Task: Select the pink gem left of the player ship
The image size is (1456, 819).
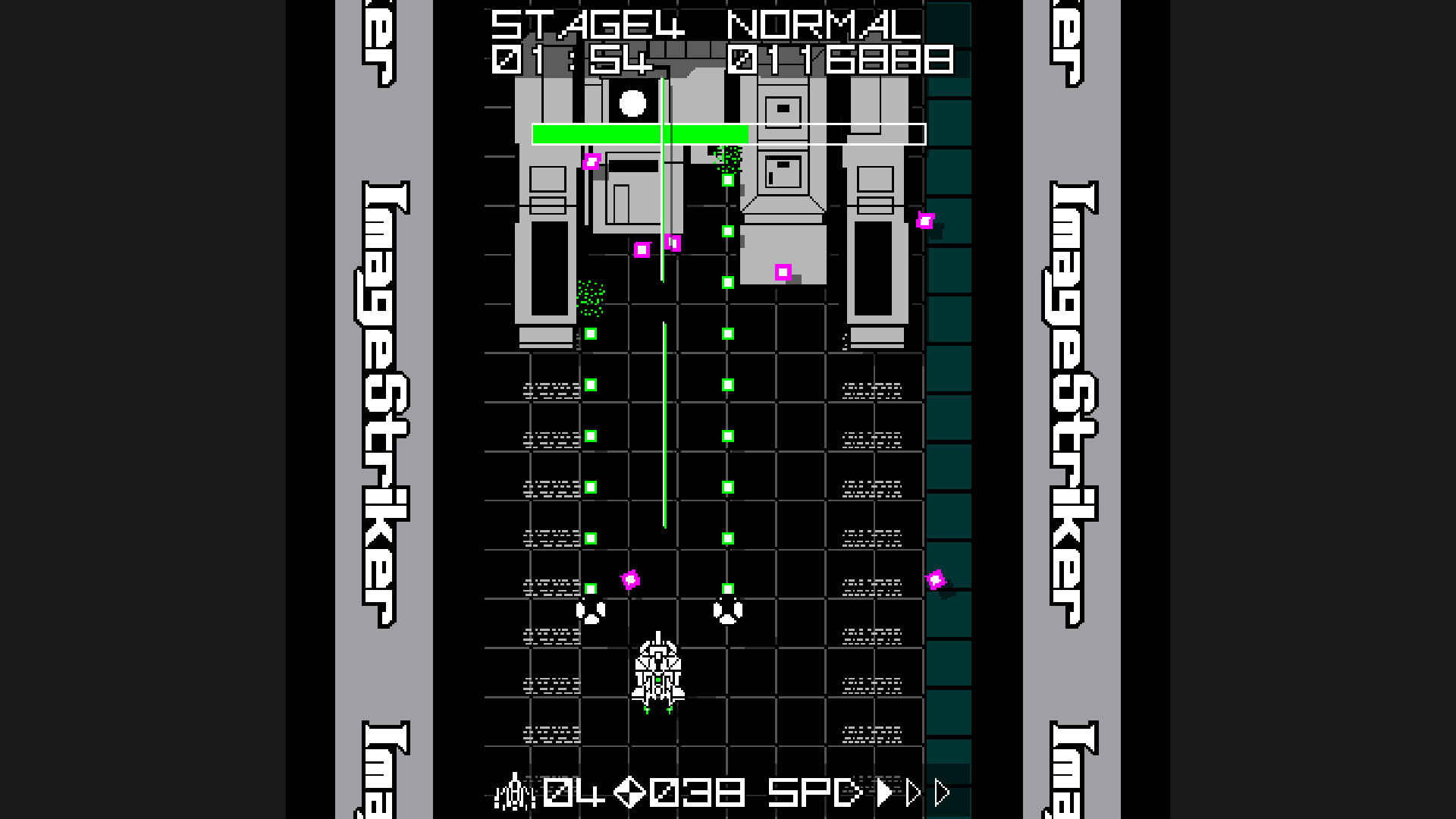Action: [630, 580]
